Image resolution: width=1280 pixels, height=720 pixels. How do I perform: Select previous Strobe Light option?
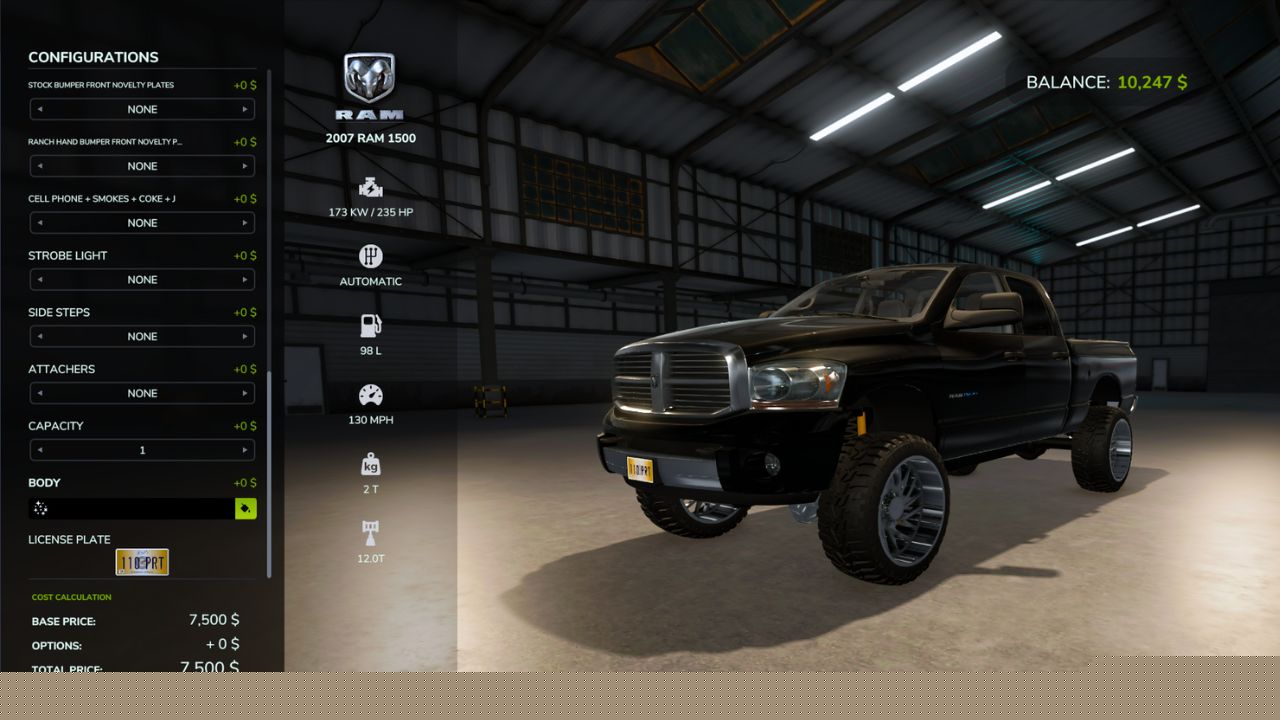[40, 280]
